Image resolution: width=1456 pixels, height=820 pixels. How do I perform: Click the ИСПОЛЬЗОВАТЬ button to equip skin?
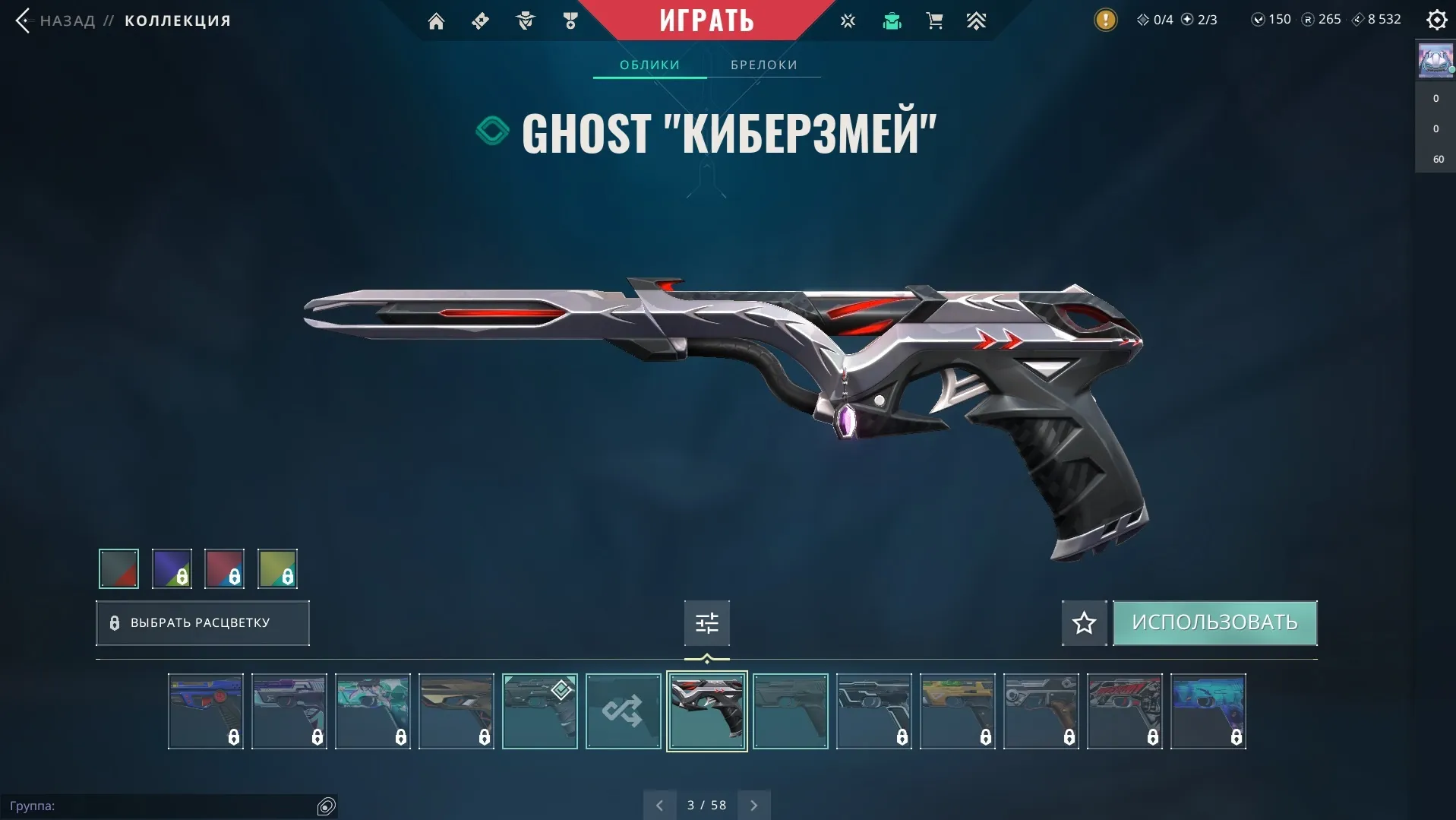tap(1214, 622)
